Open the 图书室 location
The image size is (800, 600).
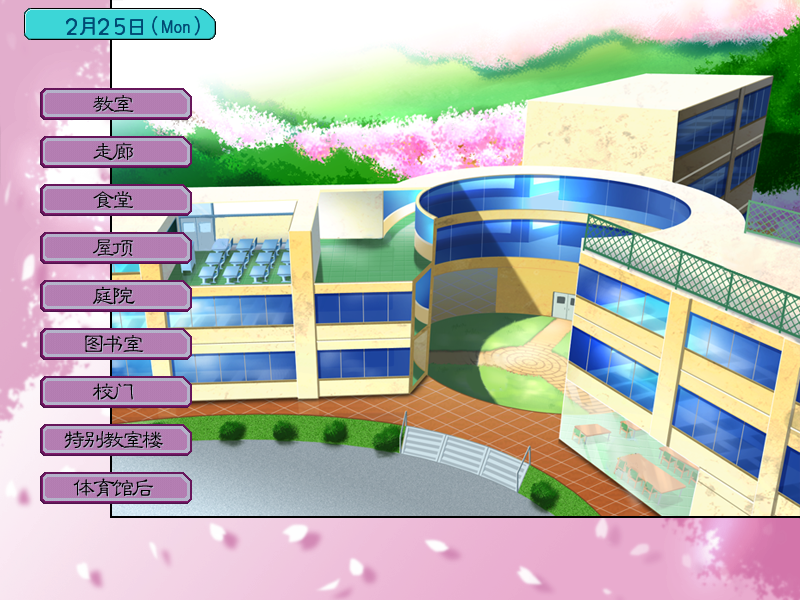point(115,343)
